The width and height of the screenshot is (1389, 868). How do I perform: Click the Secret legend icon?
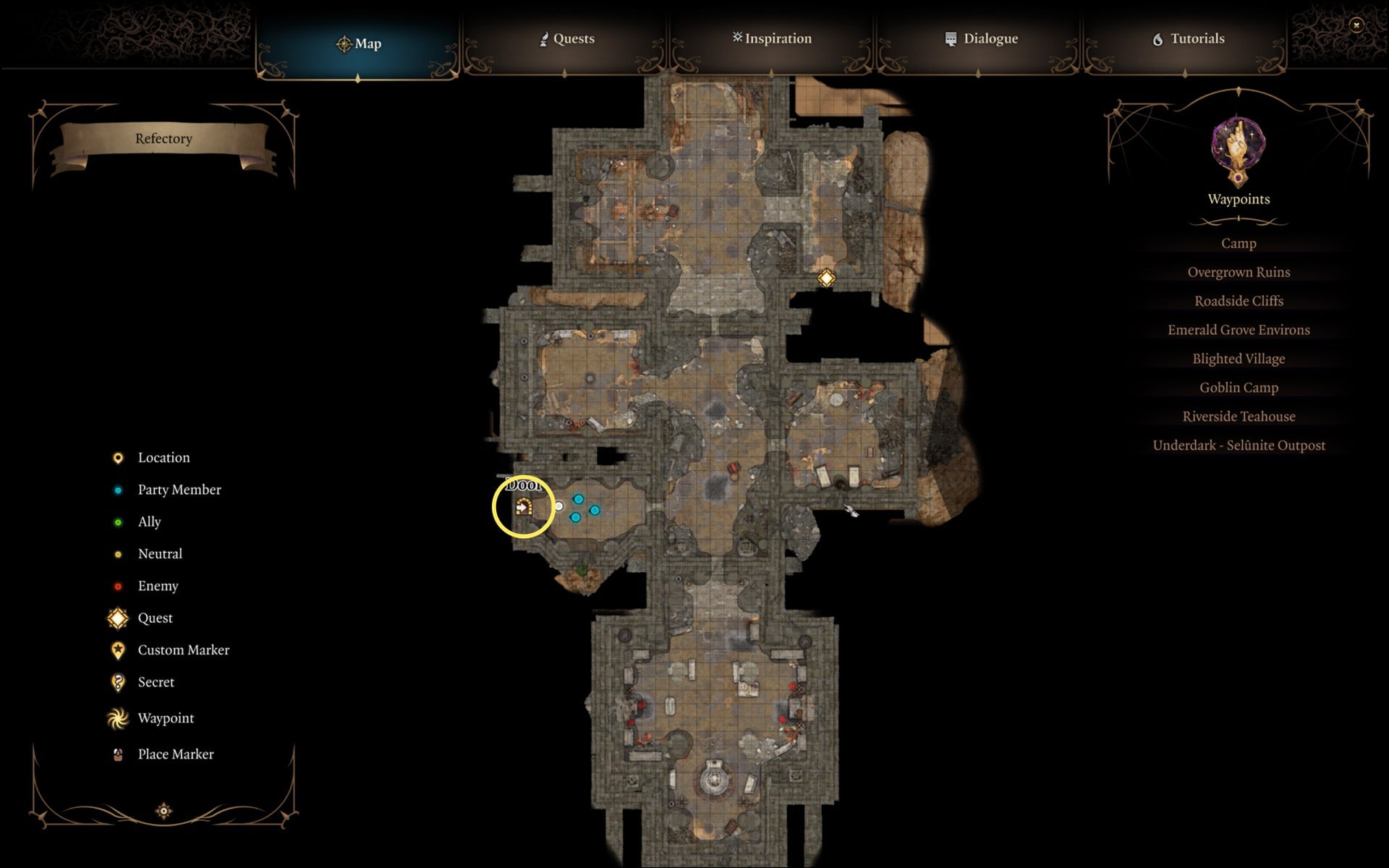coord(117,682)
